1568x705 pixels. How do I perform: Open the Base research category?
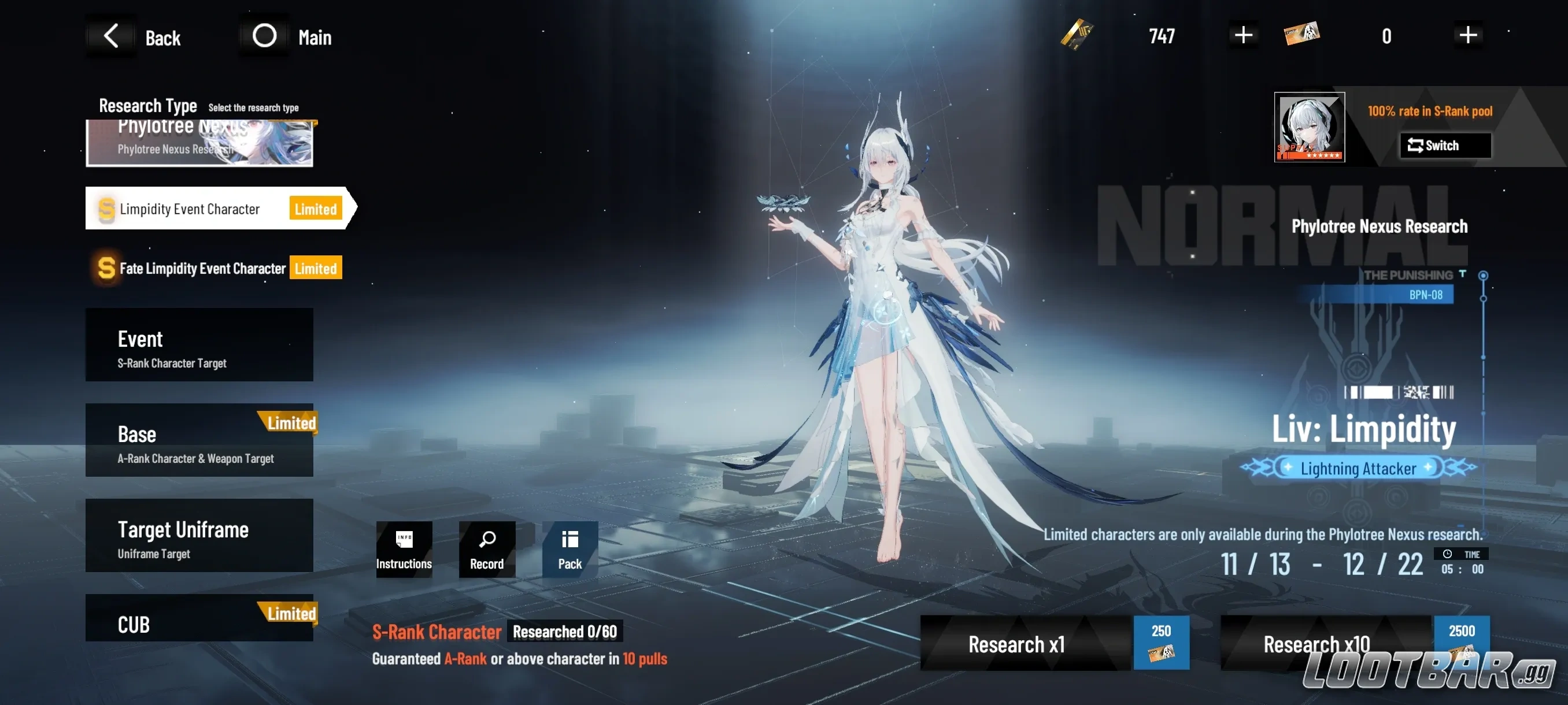pos(199,439)
